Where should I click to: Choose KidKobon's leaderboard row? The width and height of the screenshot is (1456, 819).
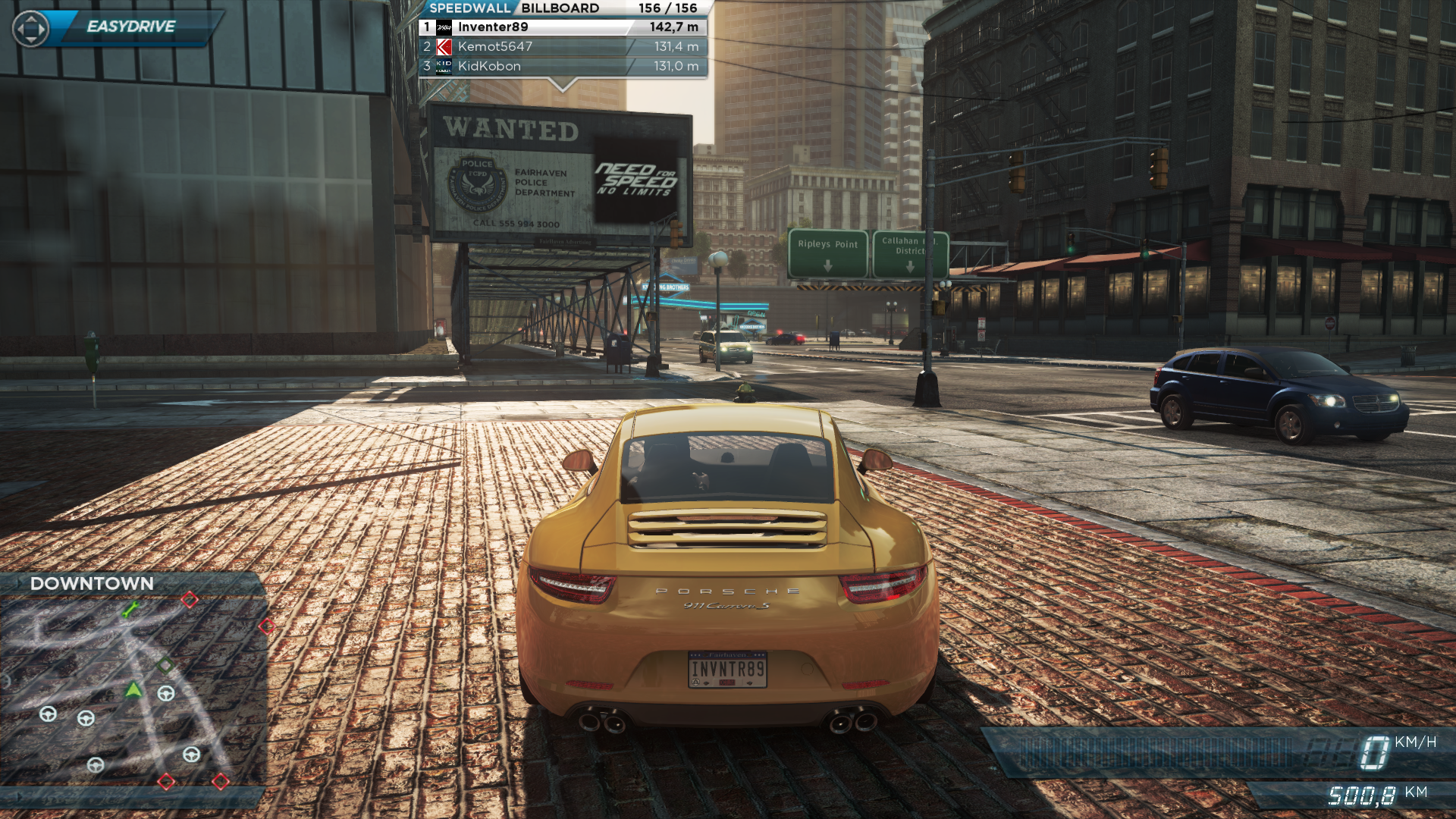[x=563, y=67]
